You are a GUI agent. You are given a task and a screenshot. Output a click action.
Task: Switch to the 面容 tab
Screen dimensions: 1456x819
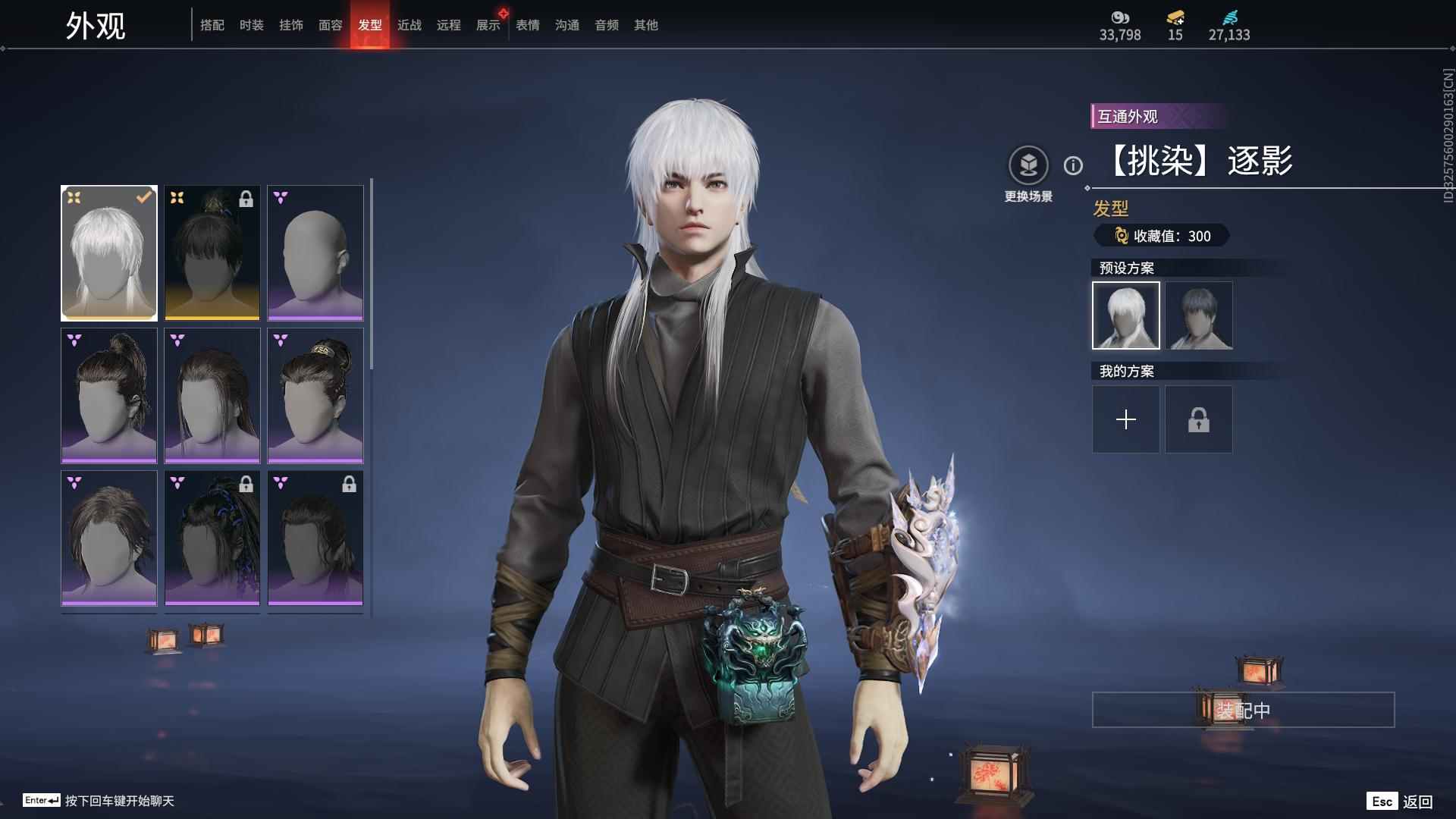(x=330, y=25)
